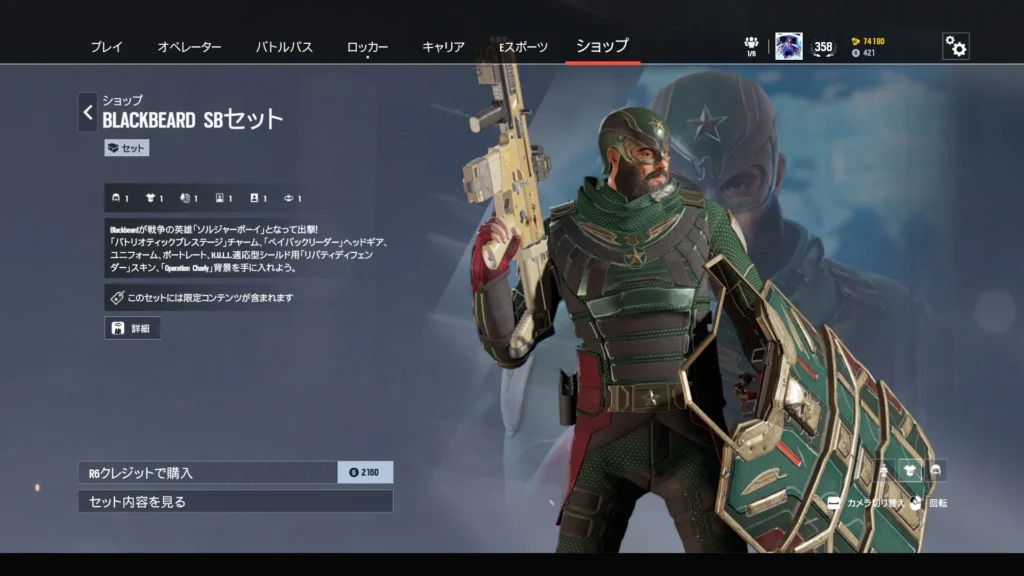Select the キャリア tab

(443, 47)
